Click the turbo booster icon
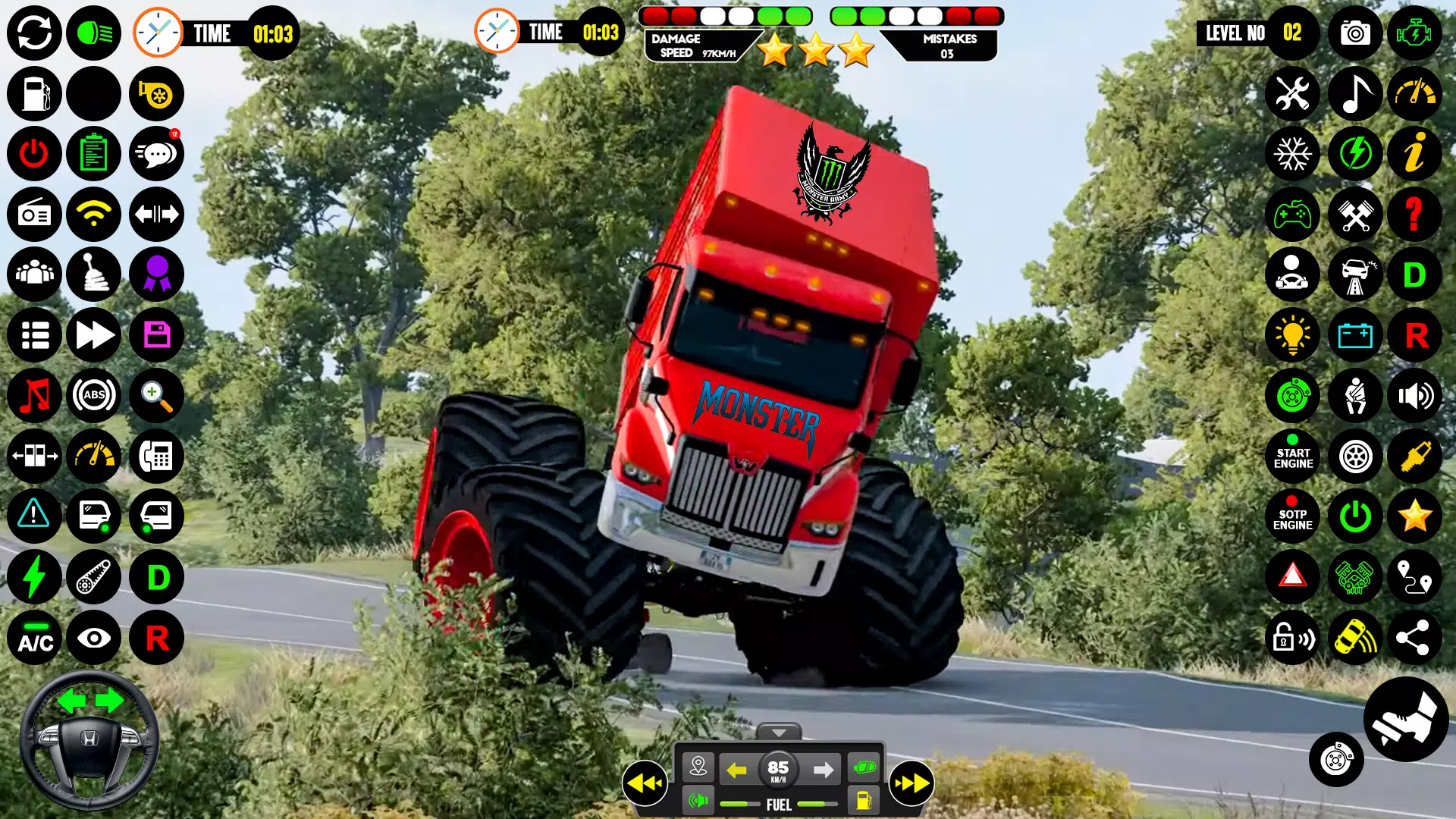Image resolution: width=1456 pixels, height=819 pixels. (155, 94)
